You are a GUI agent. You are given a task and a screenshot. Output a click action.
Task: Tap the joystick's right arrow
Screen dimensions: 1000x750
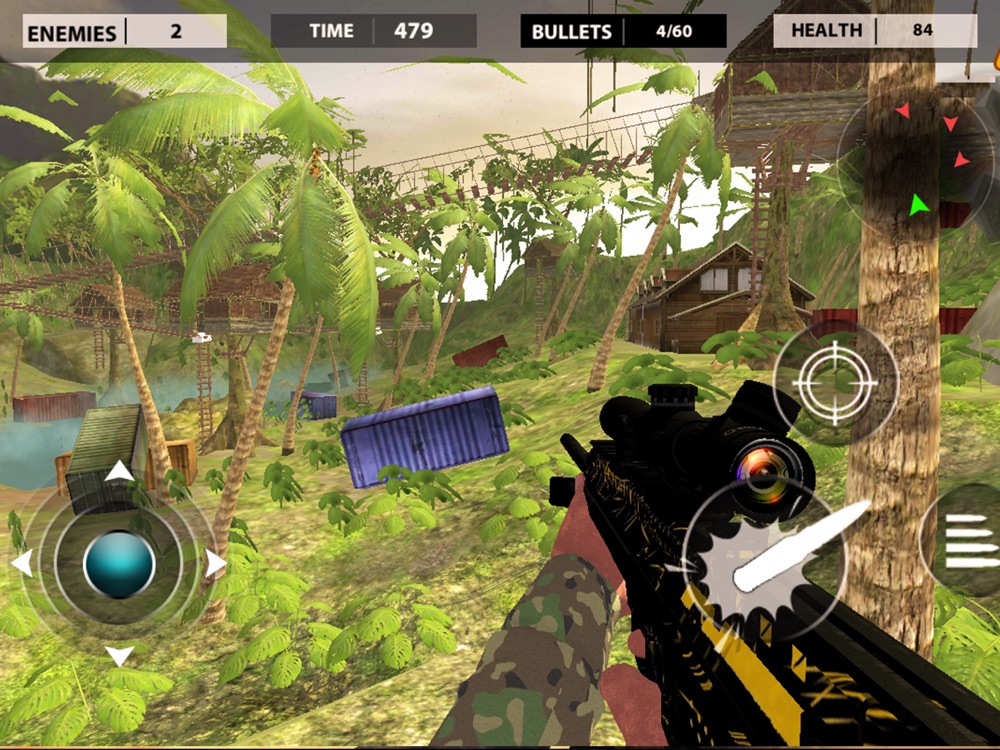click(216, 564)
